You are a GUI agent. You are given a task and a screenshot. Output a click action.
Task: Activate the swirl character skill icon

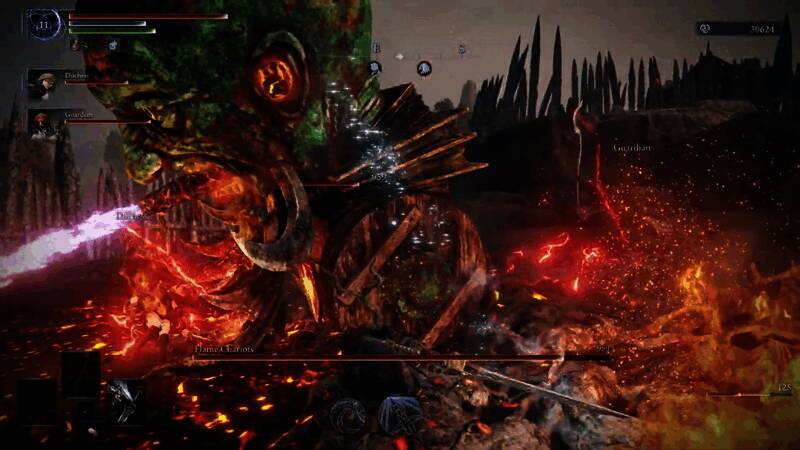click(347, 415)
